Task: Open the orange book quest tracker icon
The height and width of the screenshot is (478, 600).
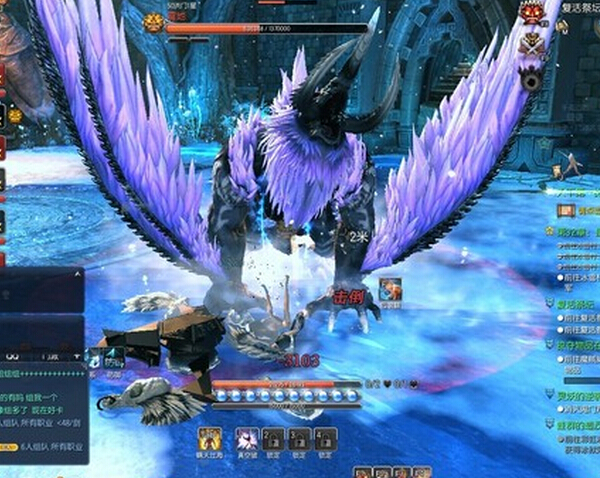Action: (x=566, y=211)
